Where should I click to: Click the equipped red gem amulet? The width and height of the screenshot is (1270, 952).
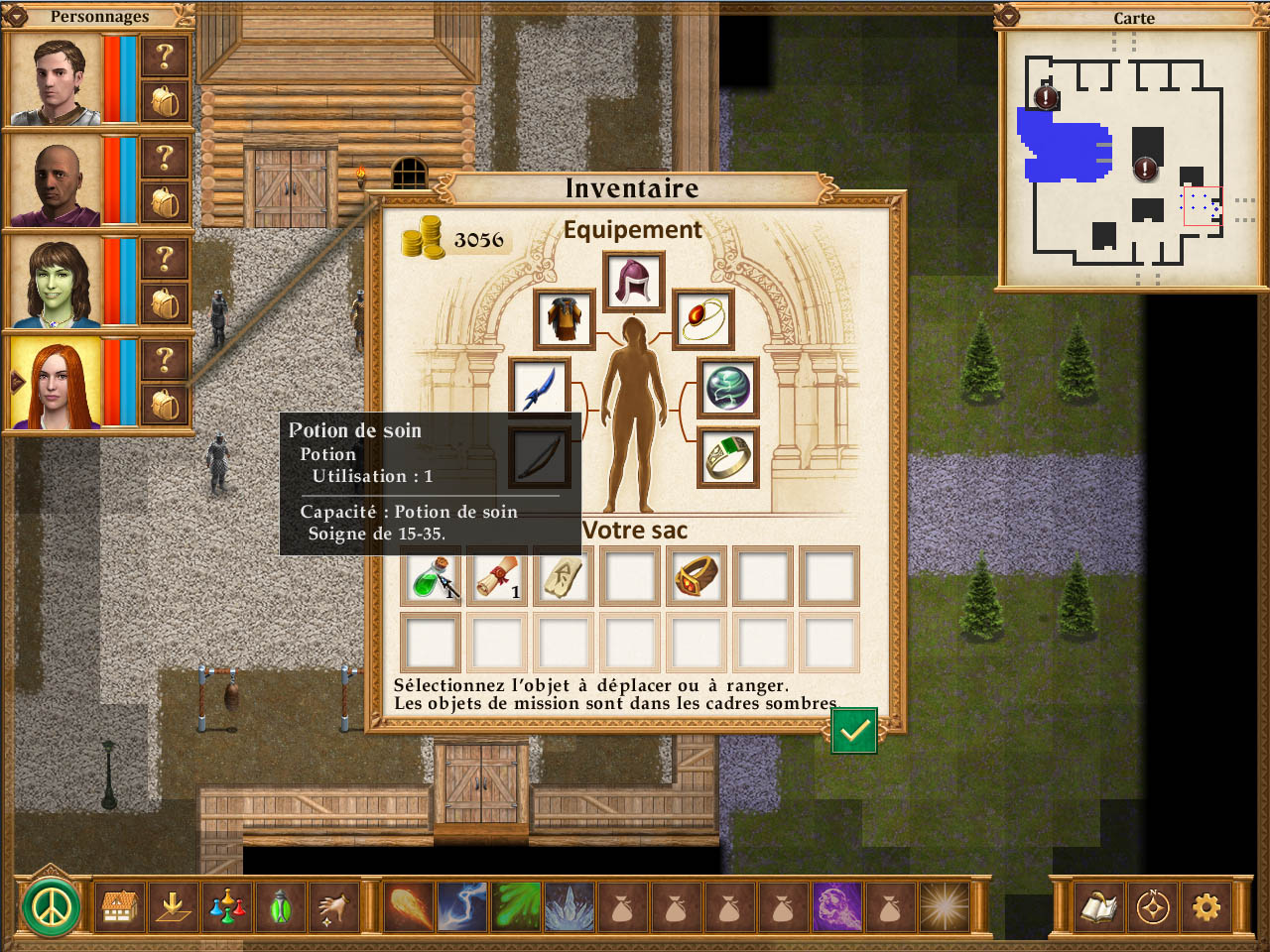click(702, 319)
